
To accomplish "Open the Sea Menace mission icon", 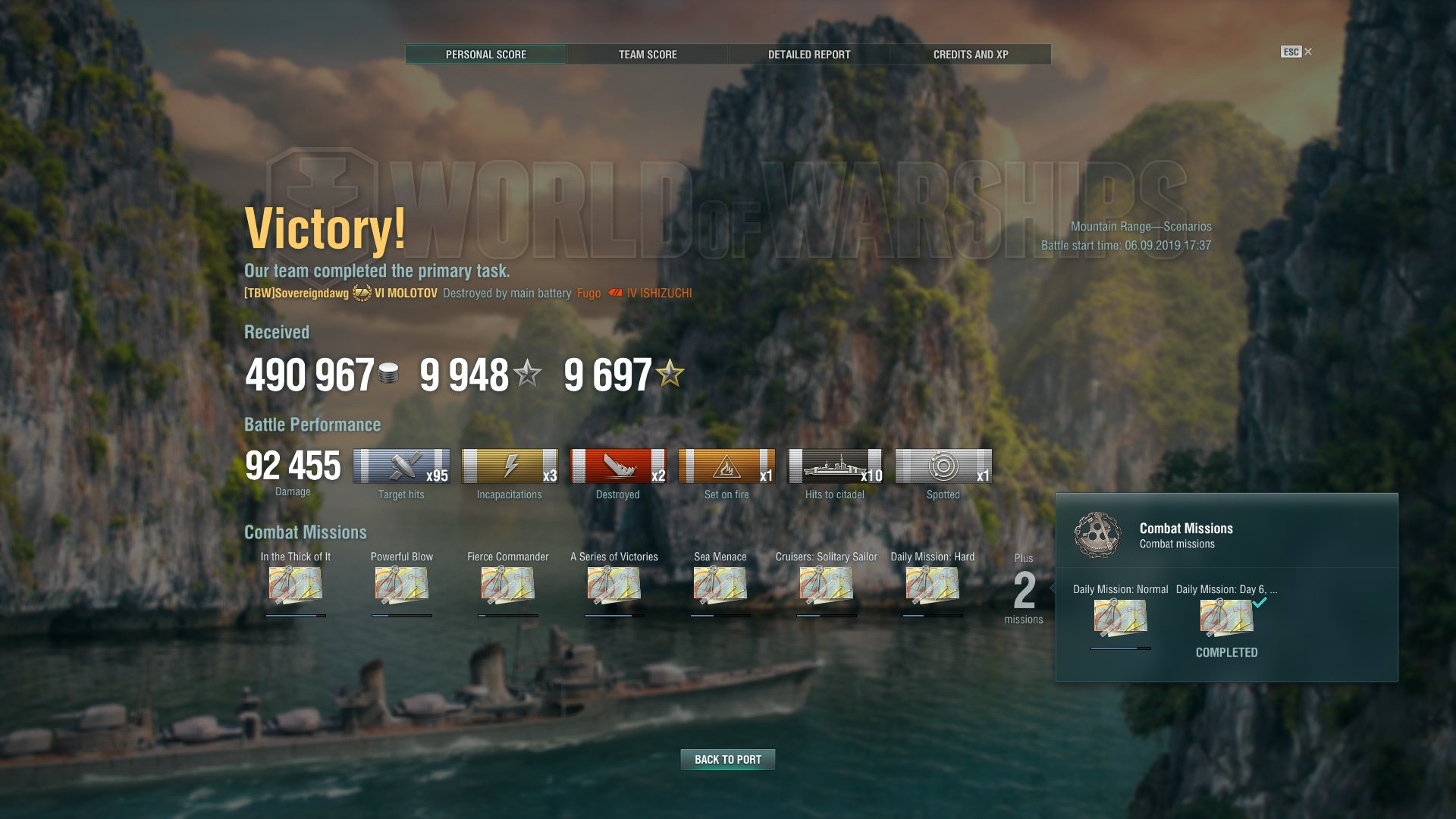I will [x=720, y=586].
